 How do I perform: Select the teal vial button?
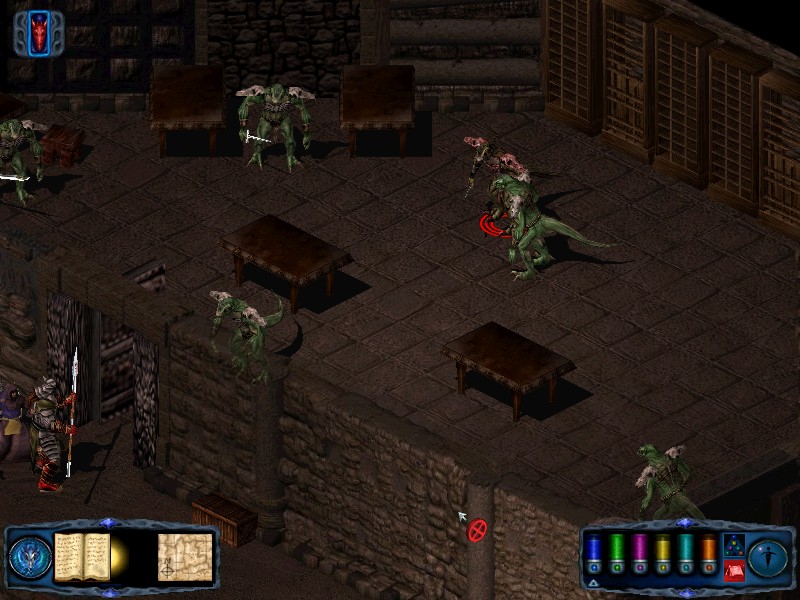686,553
